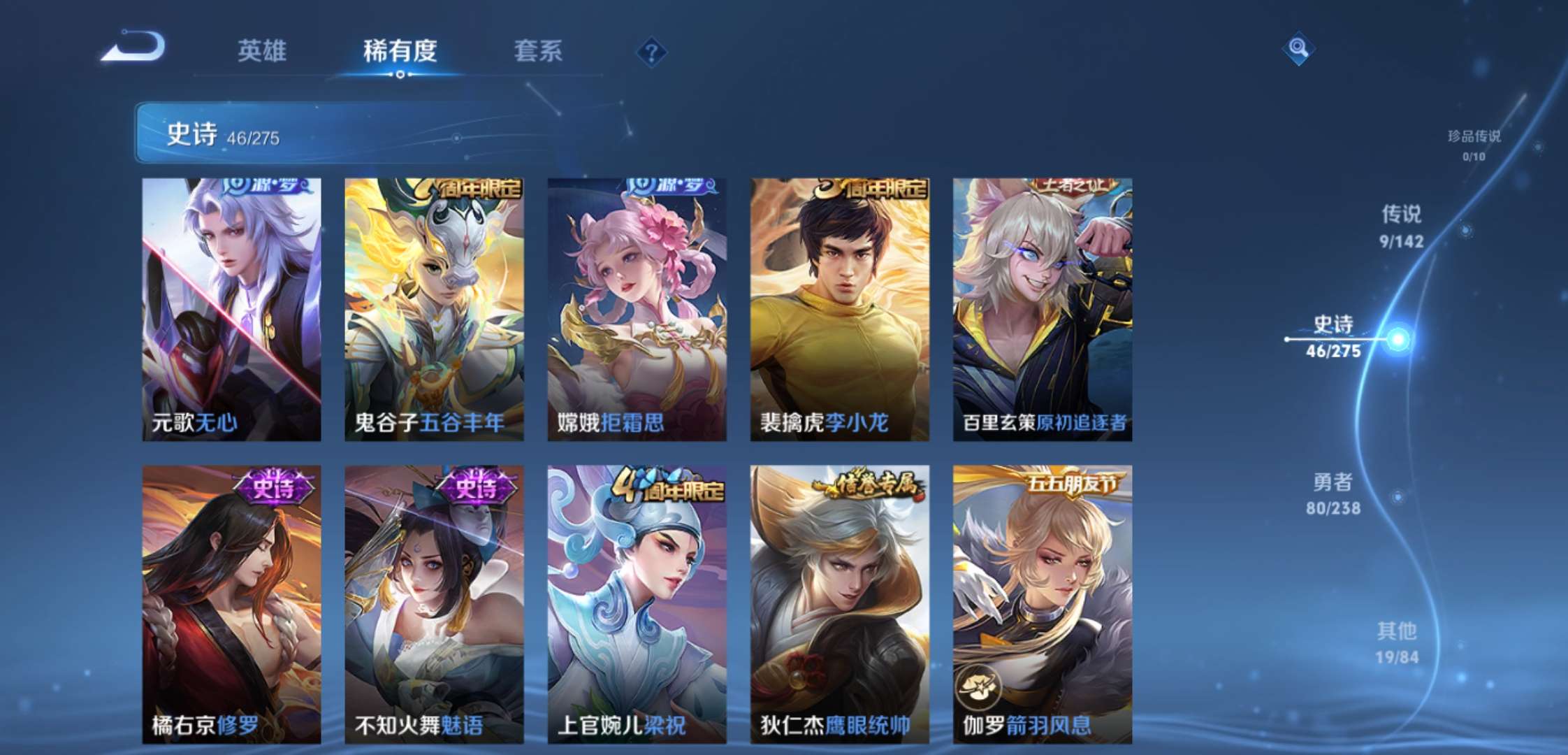Click the back arrow in top left corner

pos(136,48)
